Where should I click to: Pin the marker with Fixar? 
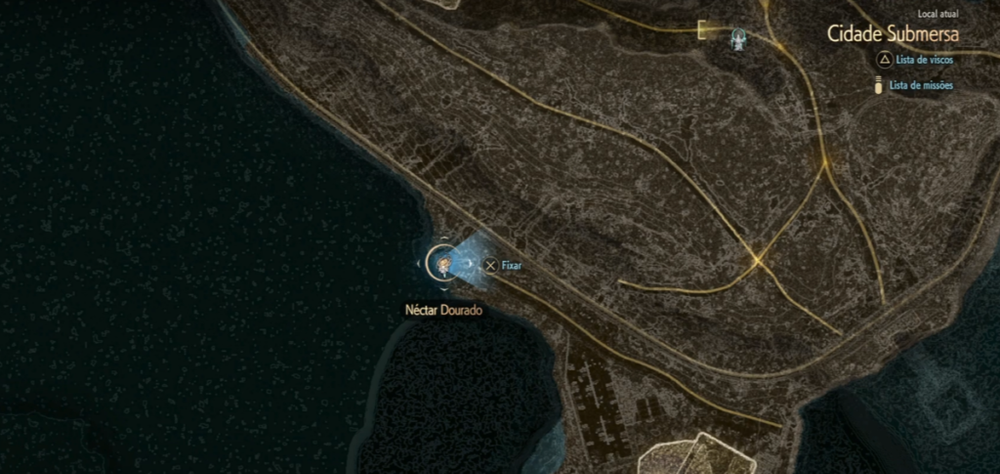pyautogui.click(x=503, y=265)
